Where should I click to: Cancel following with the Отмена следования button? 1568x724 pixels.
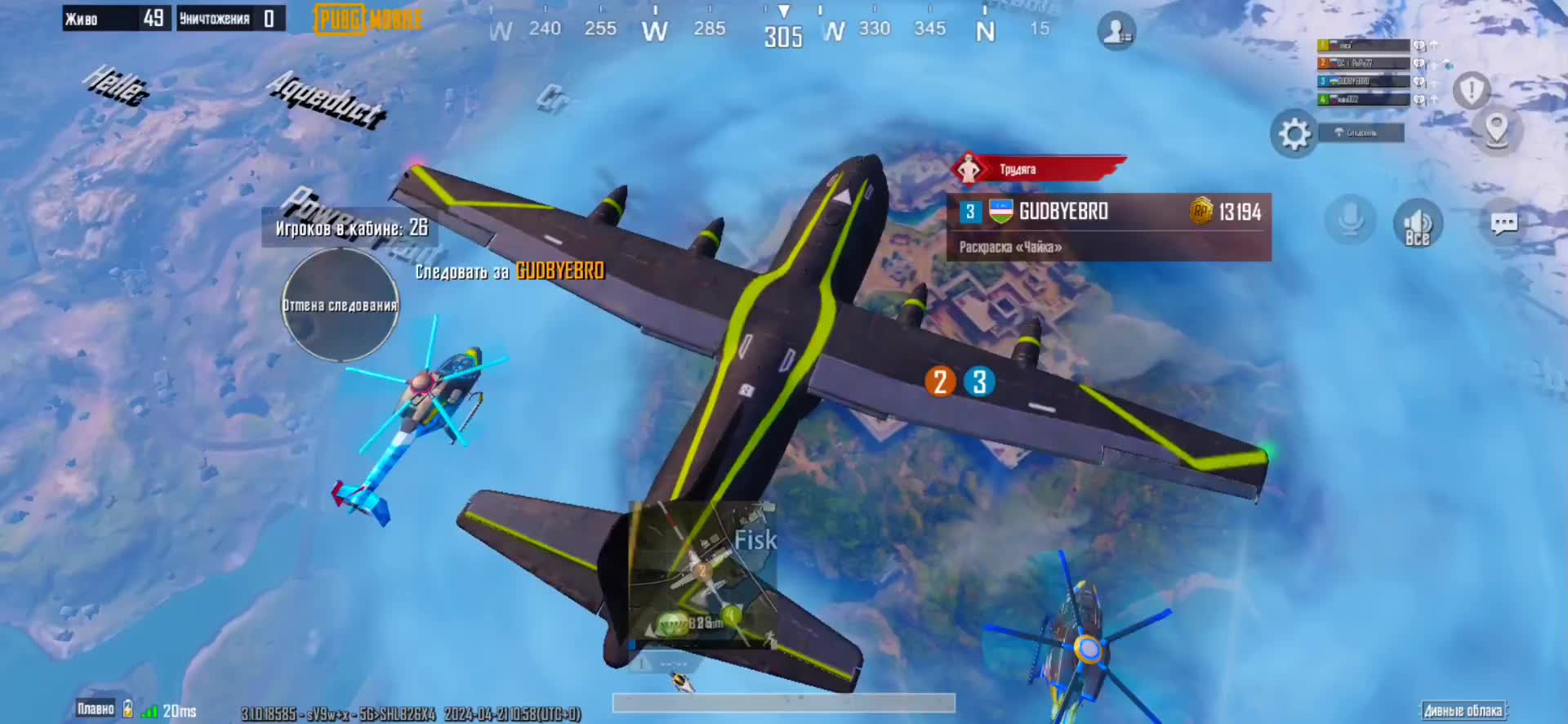tap(340, 305)
